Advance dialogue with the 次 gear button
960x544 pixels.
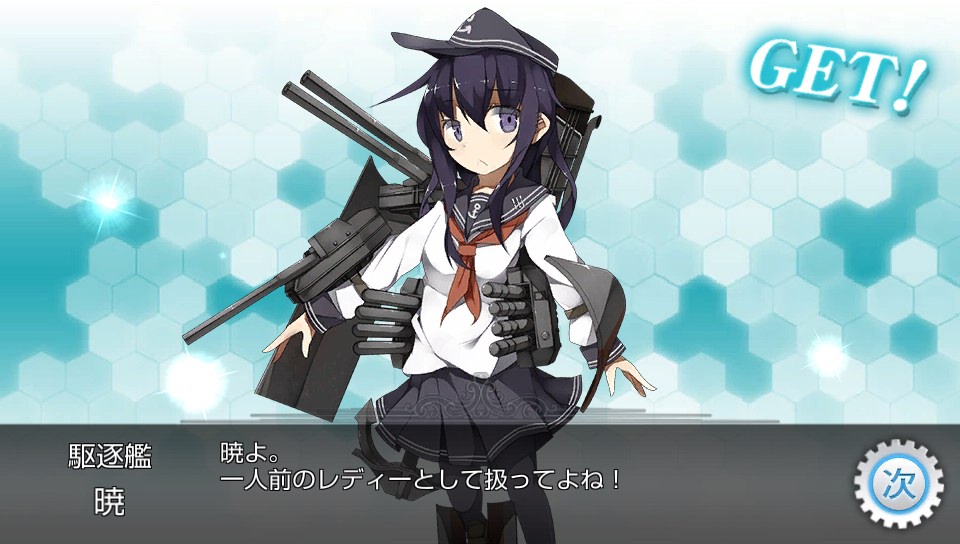(x=897, y=483)
